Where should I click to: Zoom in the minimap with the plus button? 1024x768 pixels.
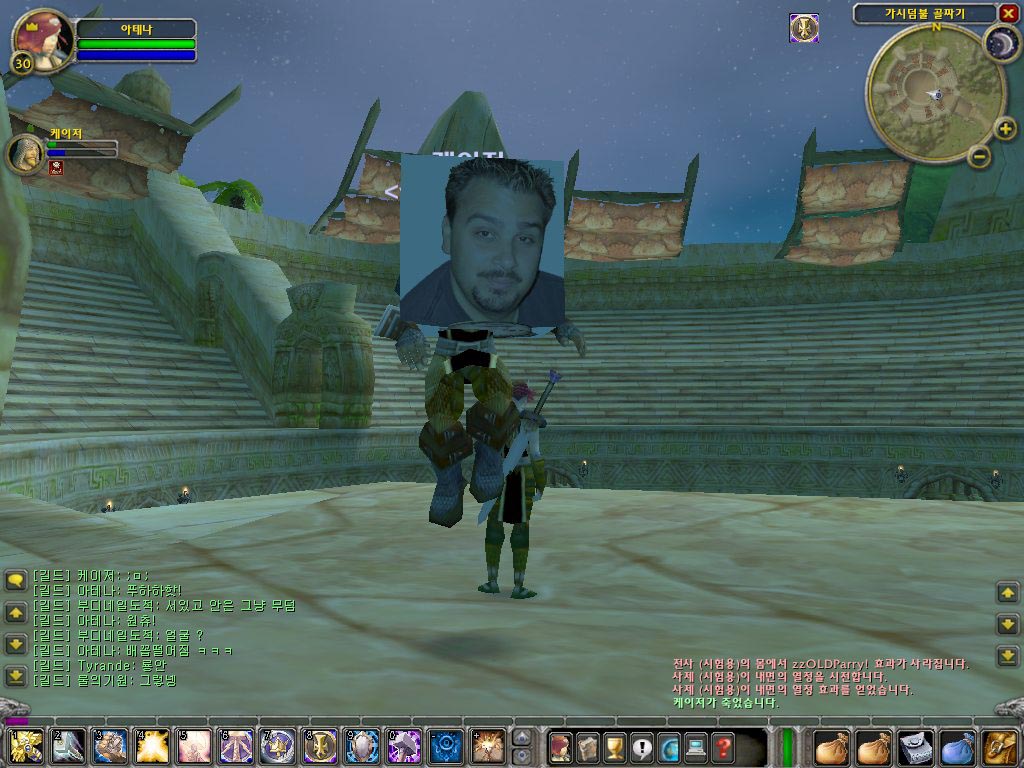click(1005, 129)
